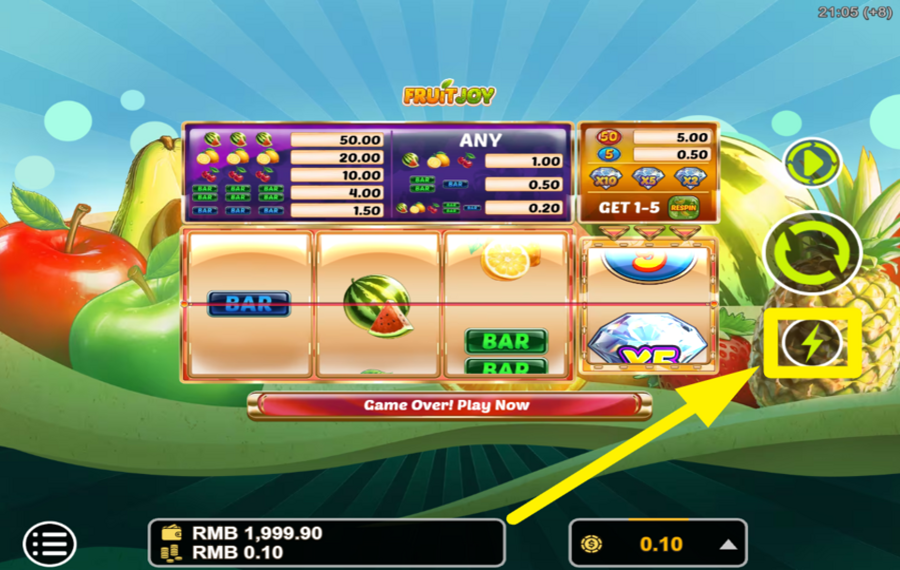
Task: Show the wallet balance panel
Action: click(326, 543)
